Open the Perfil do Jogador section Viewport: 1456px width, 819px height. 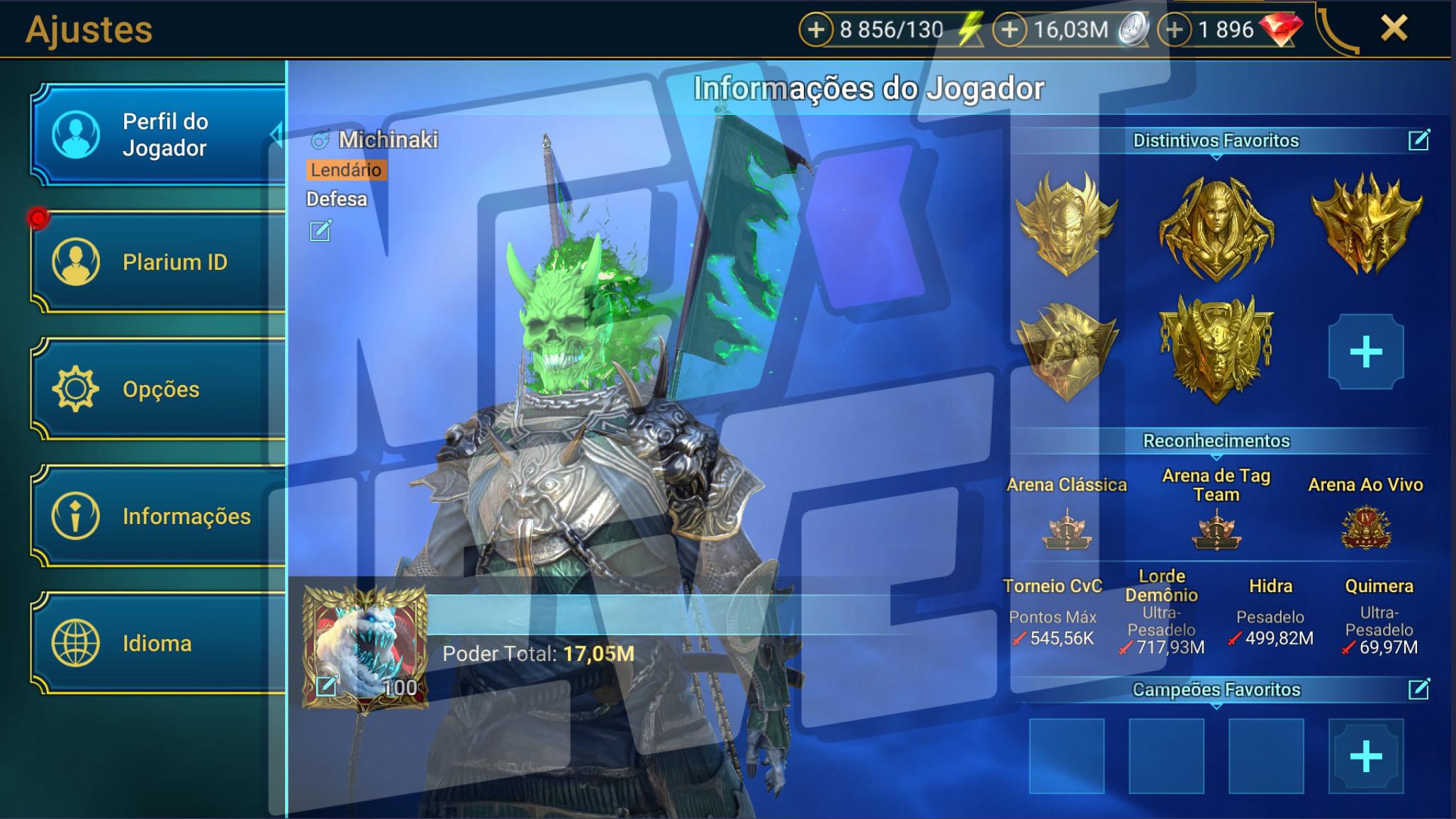(x=157, y=135)
